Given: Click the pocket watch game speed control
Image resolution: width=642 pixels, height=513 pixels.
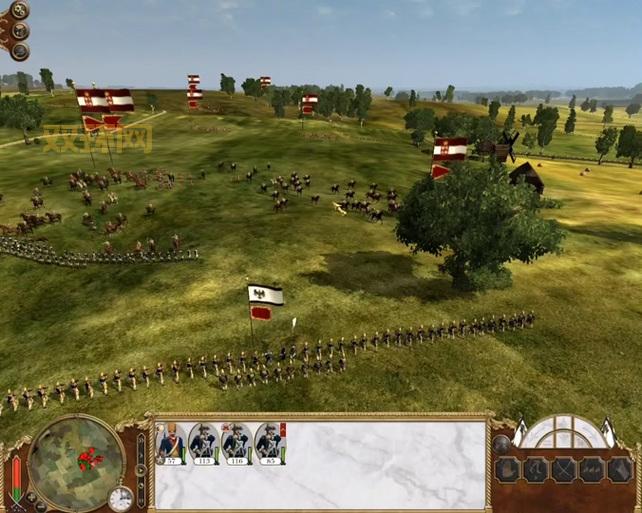Looking at the screenshot, I should tap(121, 497).
